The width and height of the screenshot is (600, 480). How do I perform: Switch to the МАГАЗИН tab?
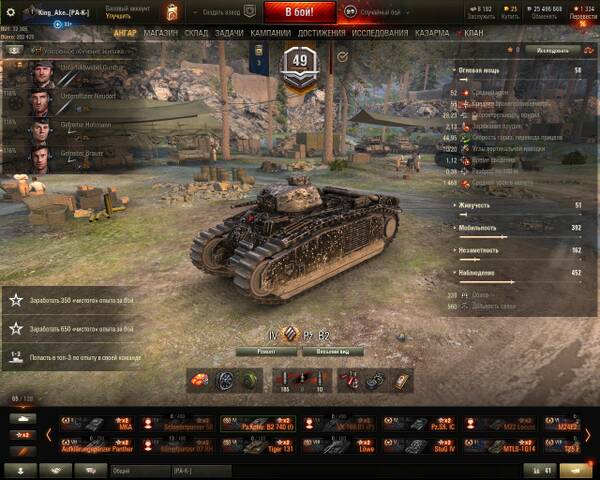coord(160,32)
